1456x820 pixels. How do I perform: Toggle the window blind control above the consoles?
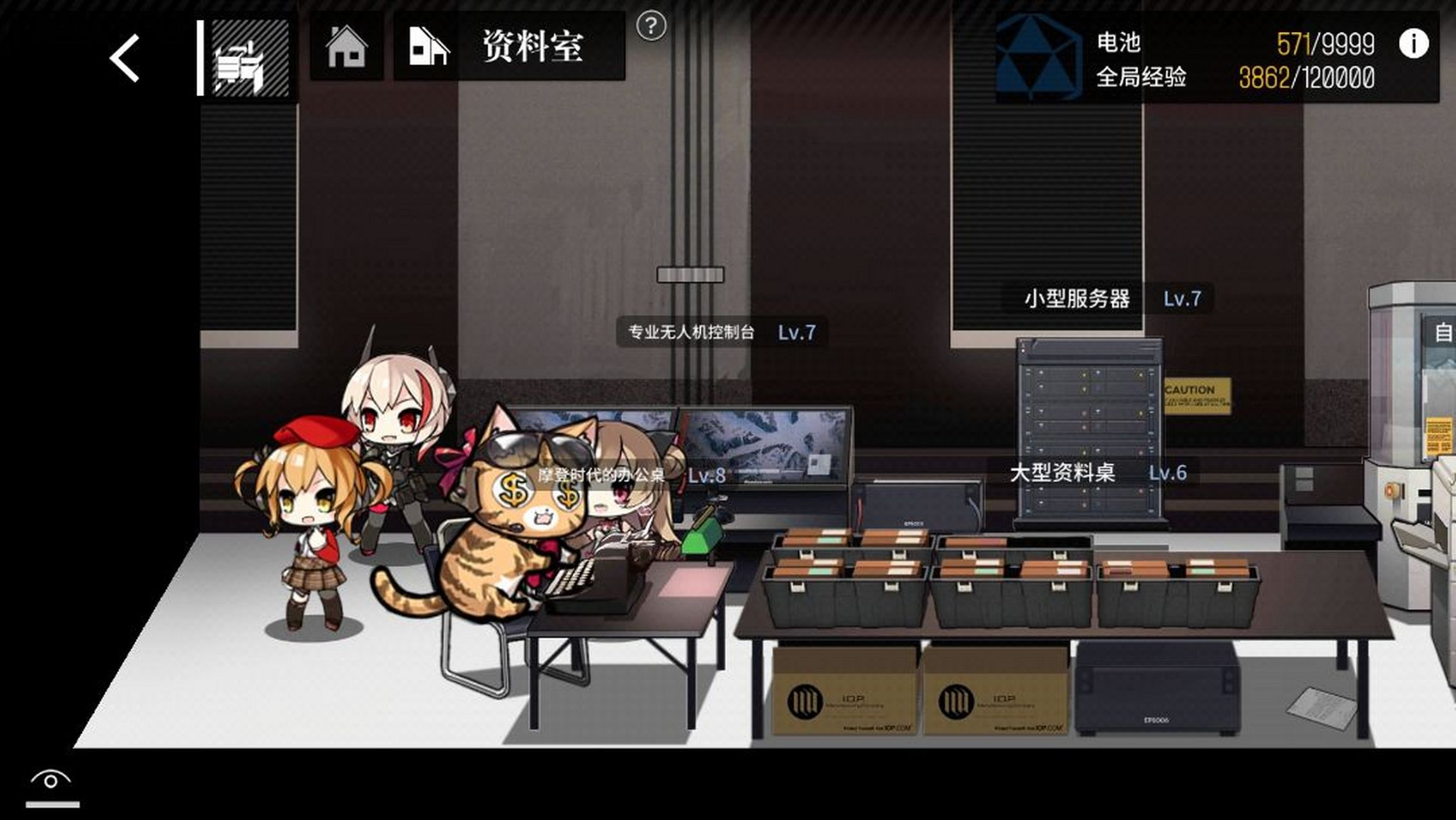point(689,274)
